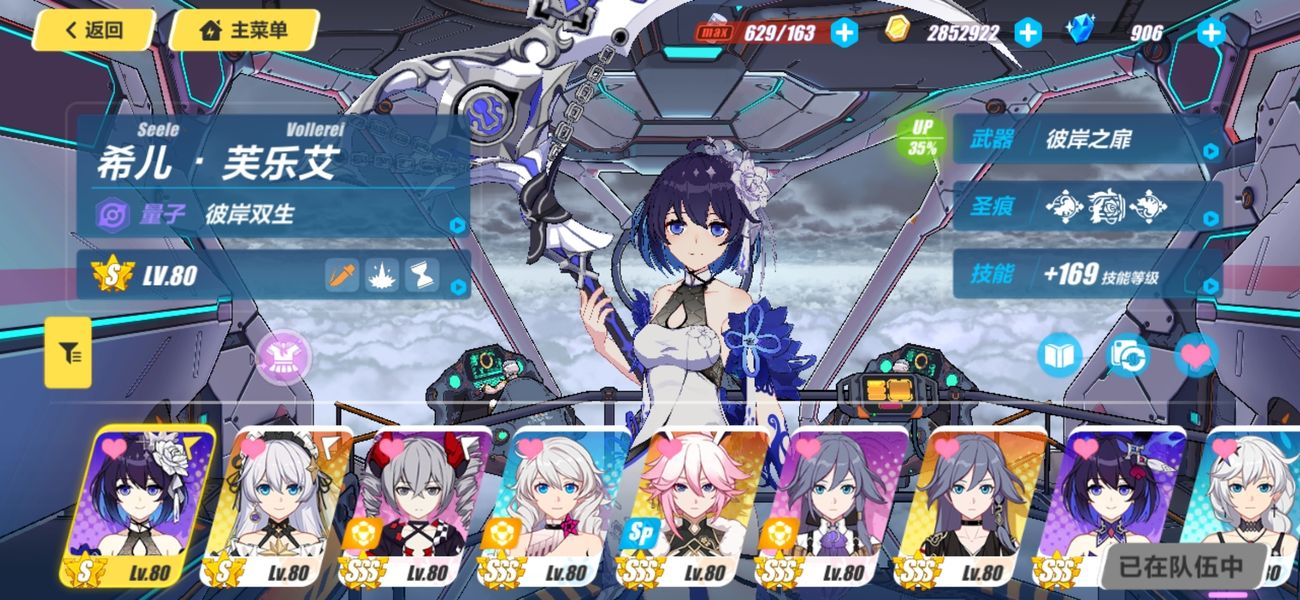Open the valkyrie filter button
1300x600 pixels.
68,353
